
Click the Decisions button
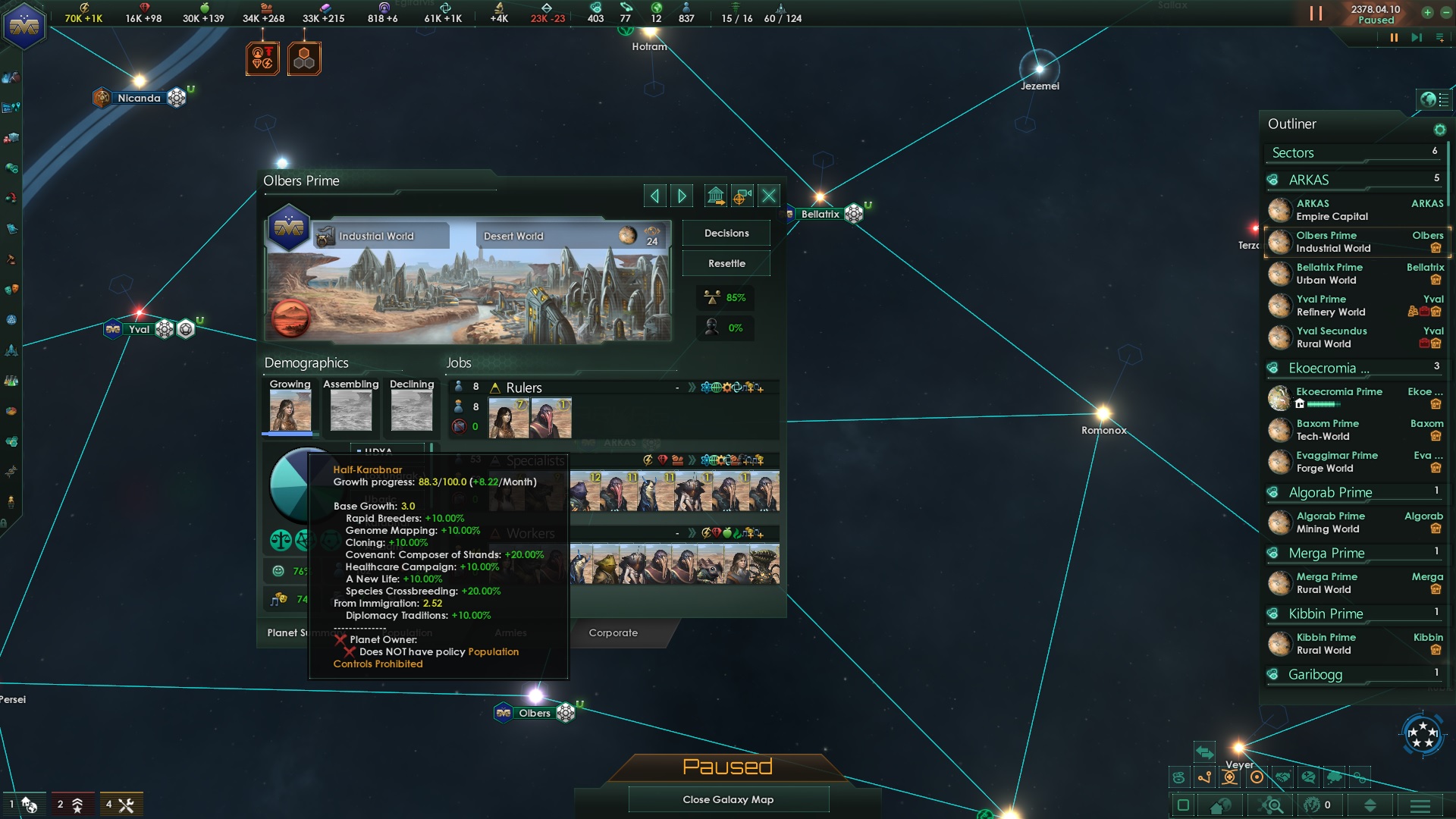[726, 233]
